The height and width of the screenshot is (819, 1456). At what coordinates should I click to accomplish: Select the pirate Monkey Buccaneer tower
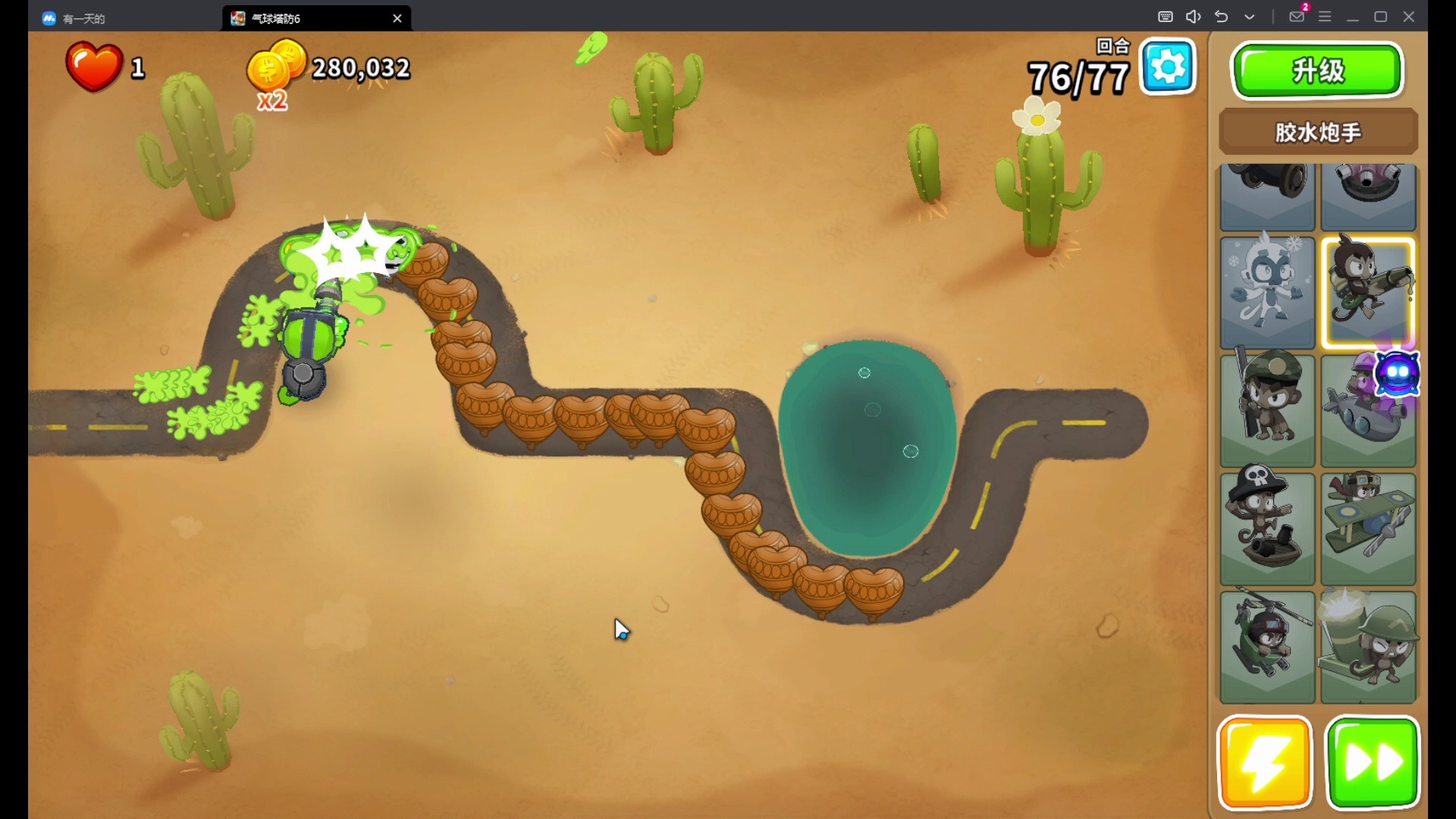point(1267,529)
